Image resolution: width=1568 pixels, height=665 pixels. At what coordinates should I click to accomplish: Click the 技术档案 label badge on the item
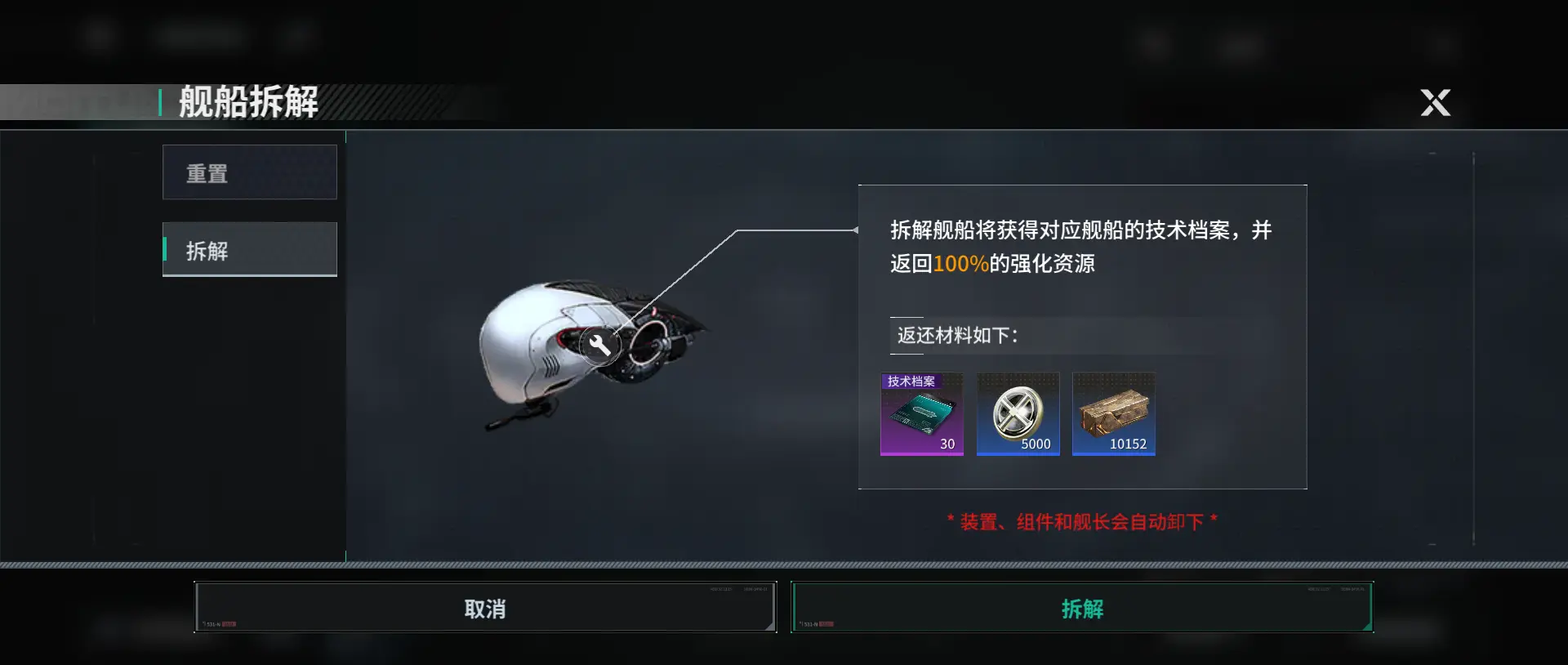tap(911, 381)
